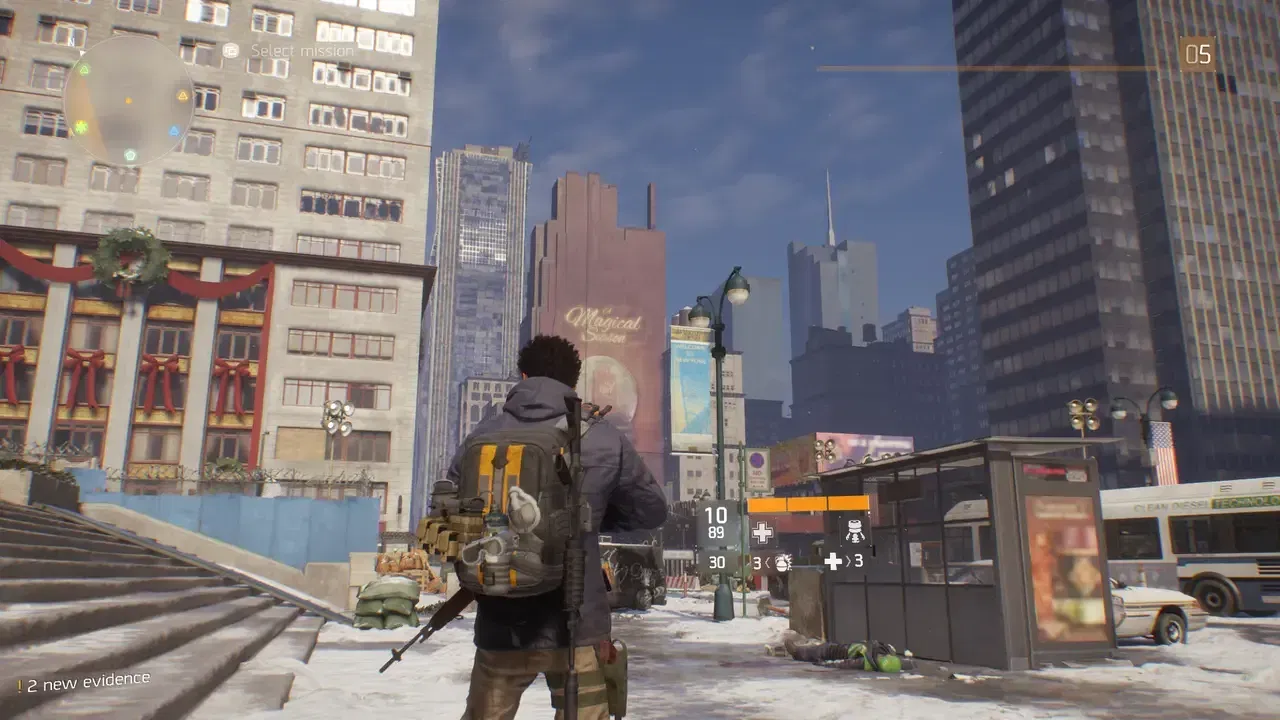Select the green hexagon icon below minimap
The image size is (1280, 720).
click(x=131, y=153)
